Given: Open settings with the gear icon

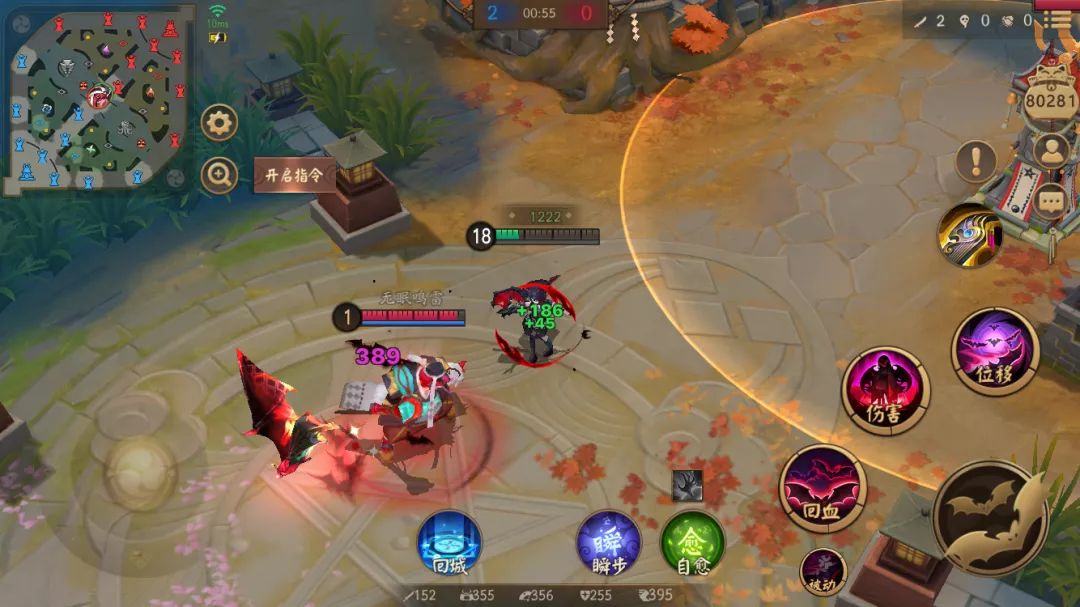Looking at the screenshot, I should (219, 123).
